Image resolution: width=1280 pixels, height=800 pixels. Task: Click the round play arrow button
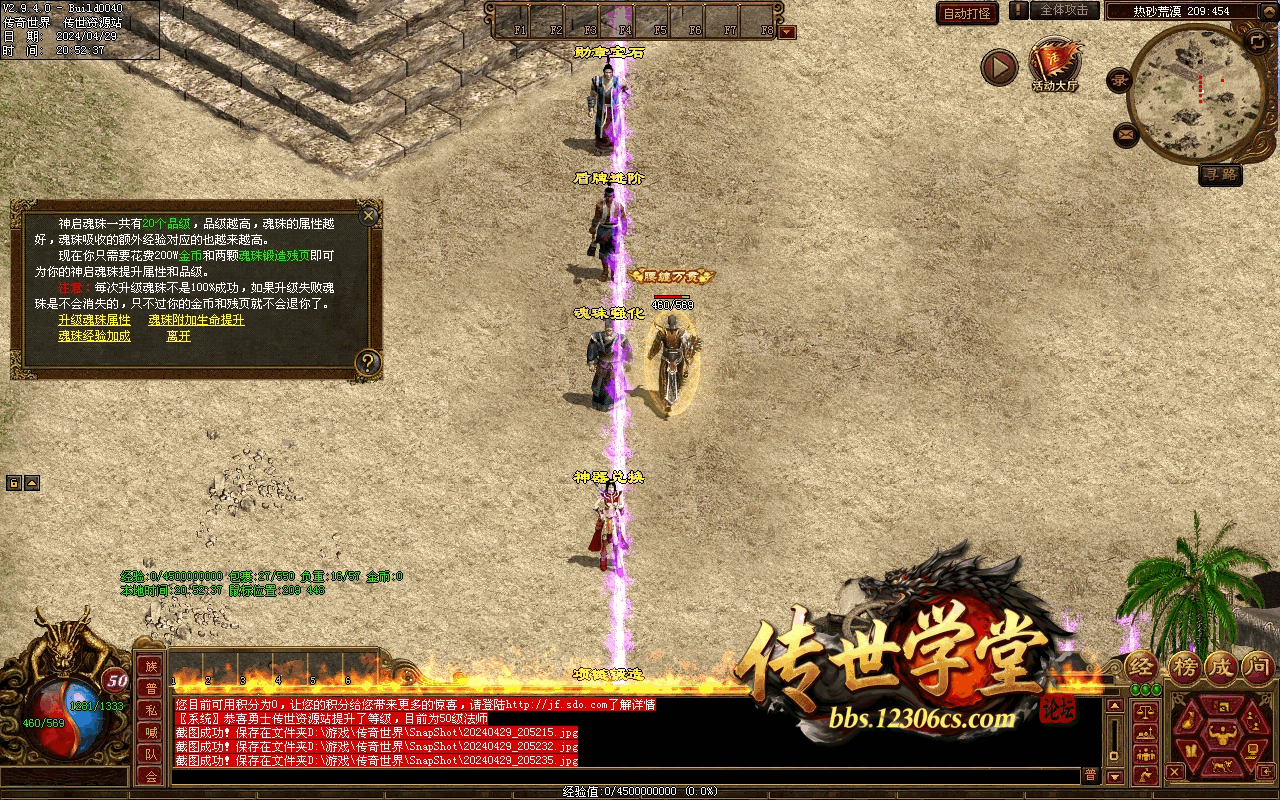(x=998, y=67)
